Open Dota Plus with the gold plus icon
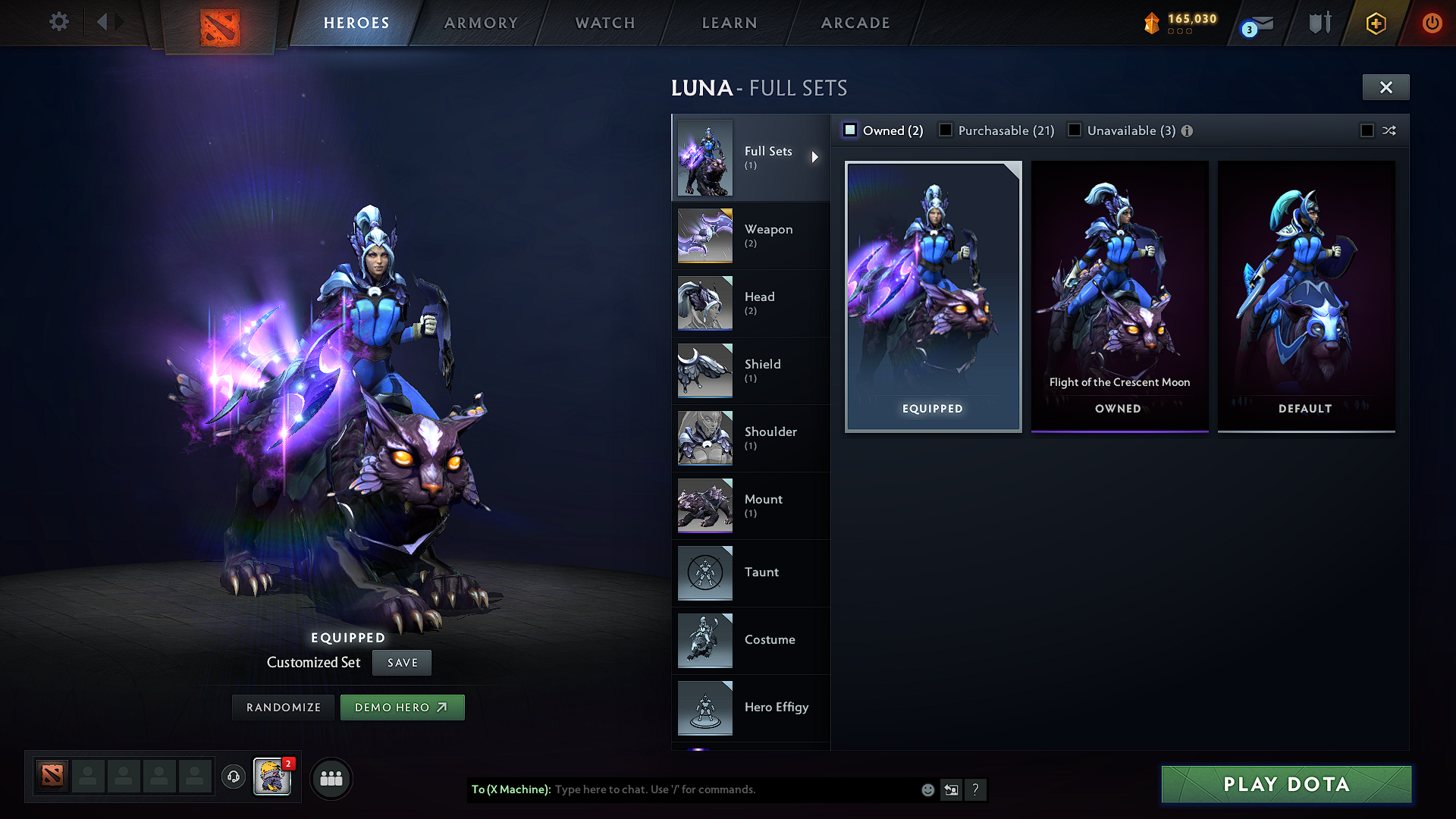Screen dimensions: 1456x819 (1376, 23)
